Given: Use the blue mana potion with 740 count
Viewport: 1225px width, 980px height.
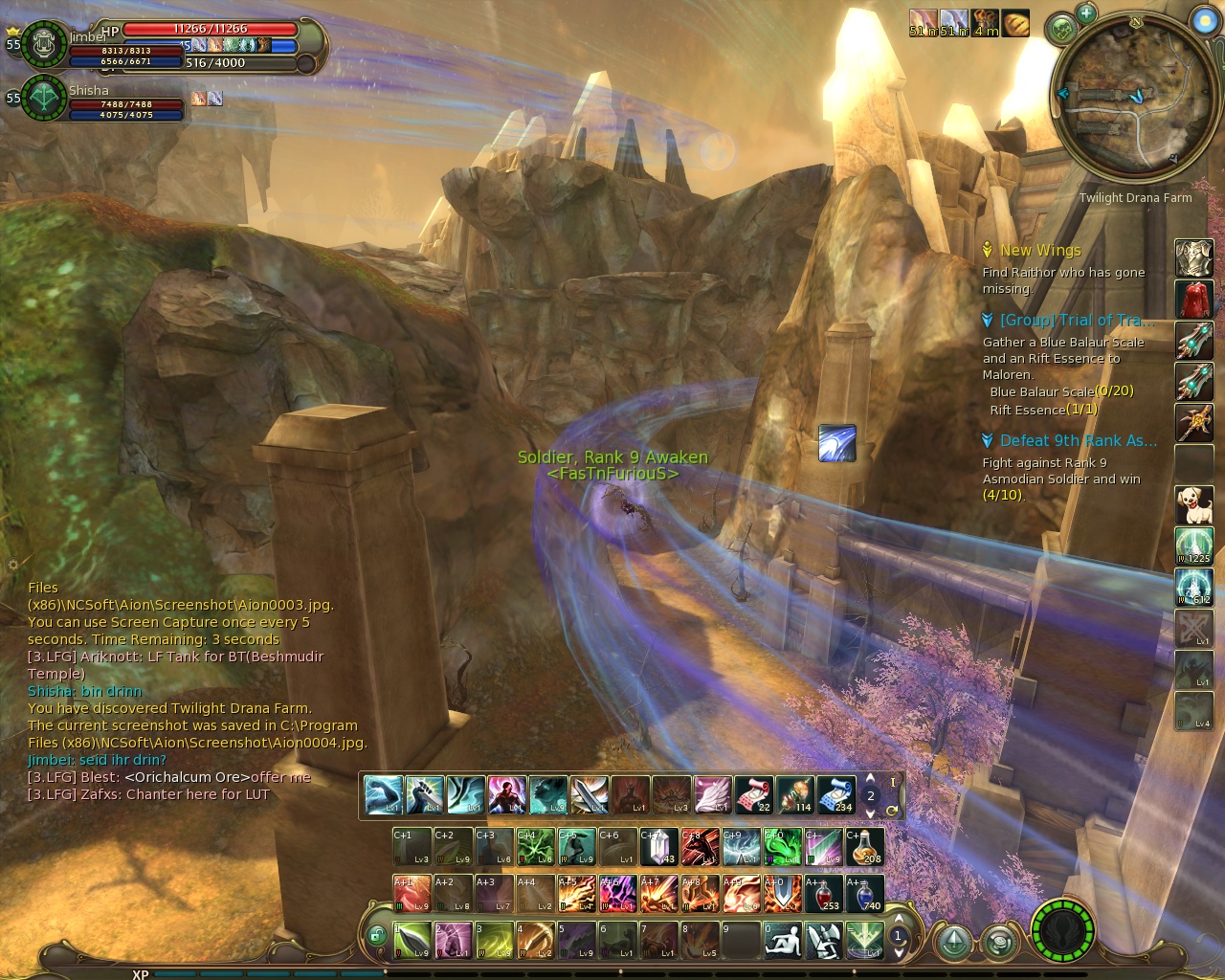Looking at the screenshot, I should [864, 893].
